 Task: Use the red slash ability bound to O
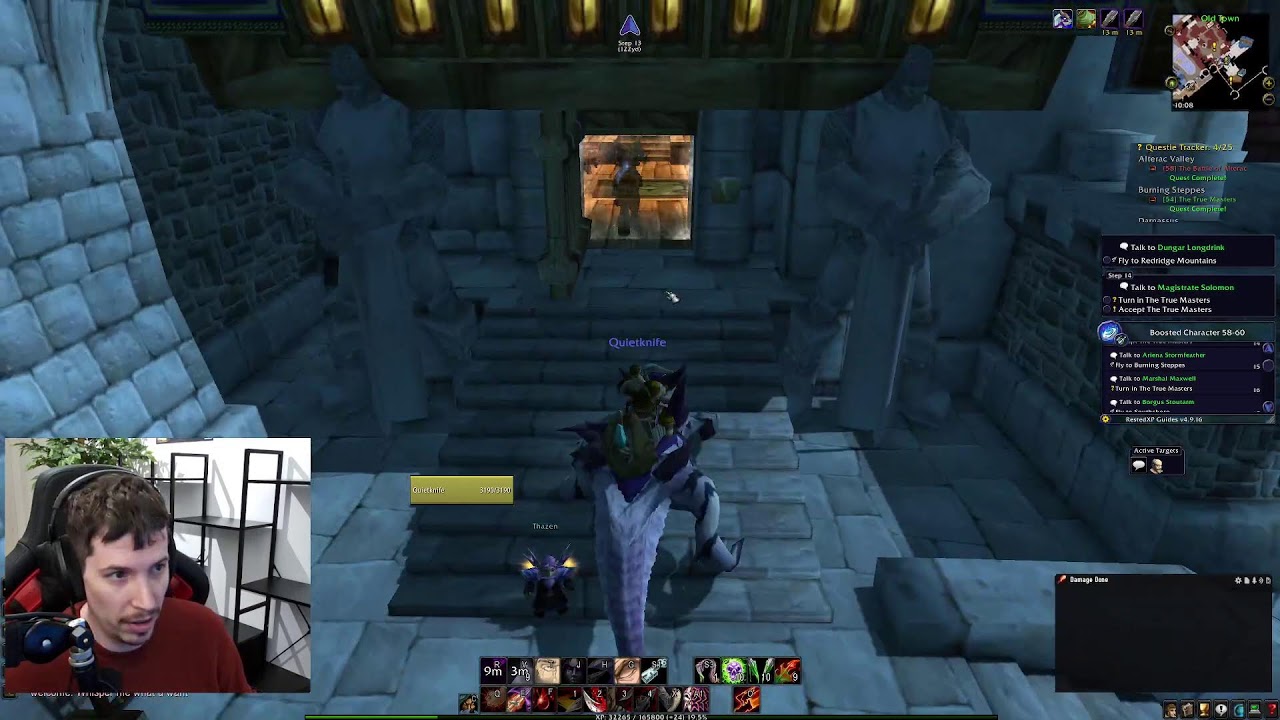[746, 699]
